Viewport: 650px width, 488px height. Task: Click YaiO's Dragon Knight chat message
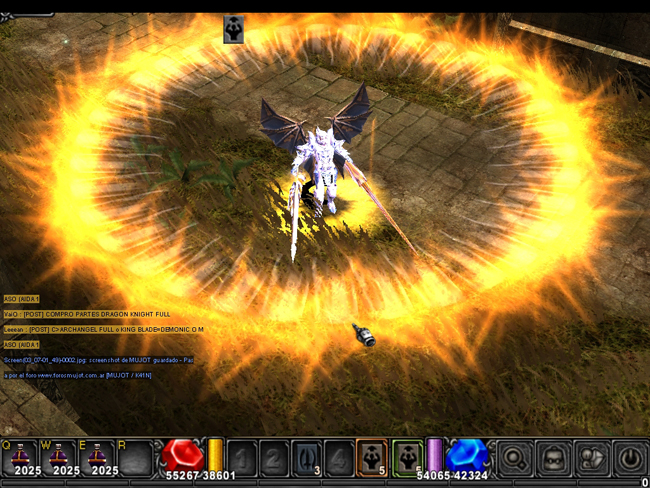click(88, 314)
